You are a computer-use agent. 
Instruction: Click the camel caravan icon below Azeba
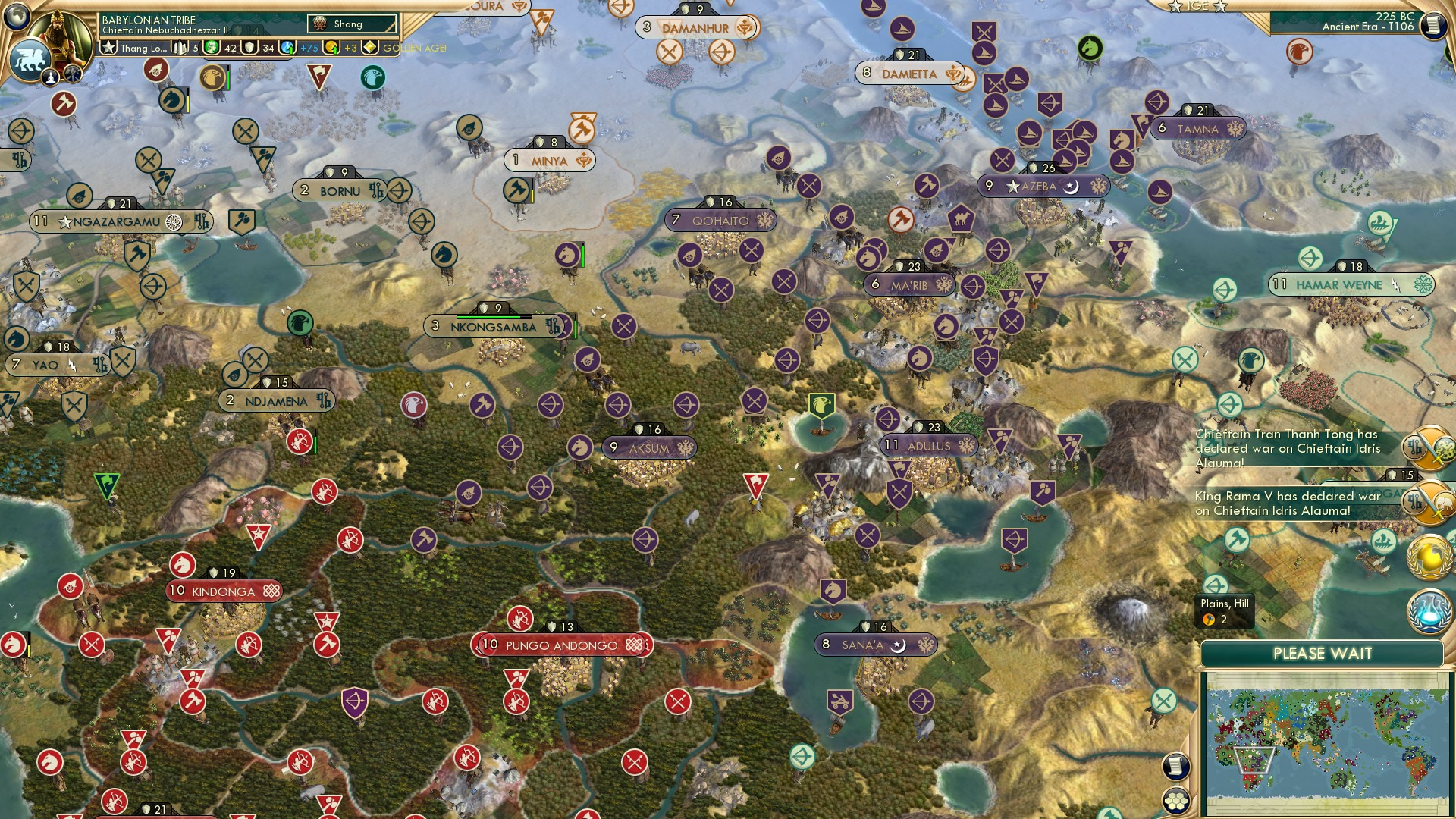(962, 218)
